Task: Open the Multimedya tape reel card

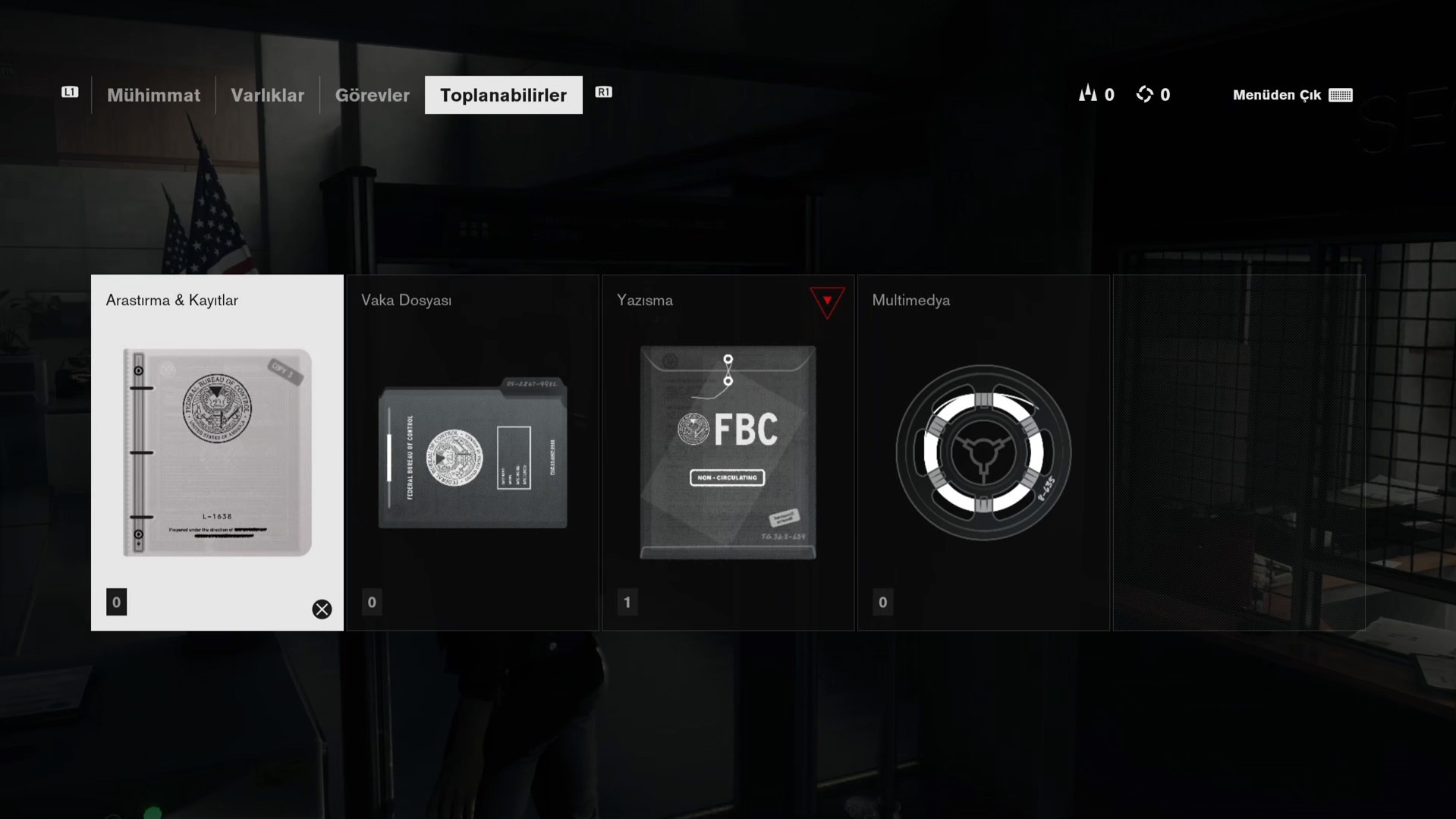Action: pyautogui.click(x=983, y=452)
